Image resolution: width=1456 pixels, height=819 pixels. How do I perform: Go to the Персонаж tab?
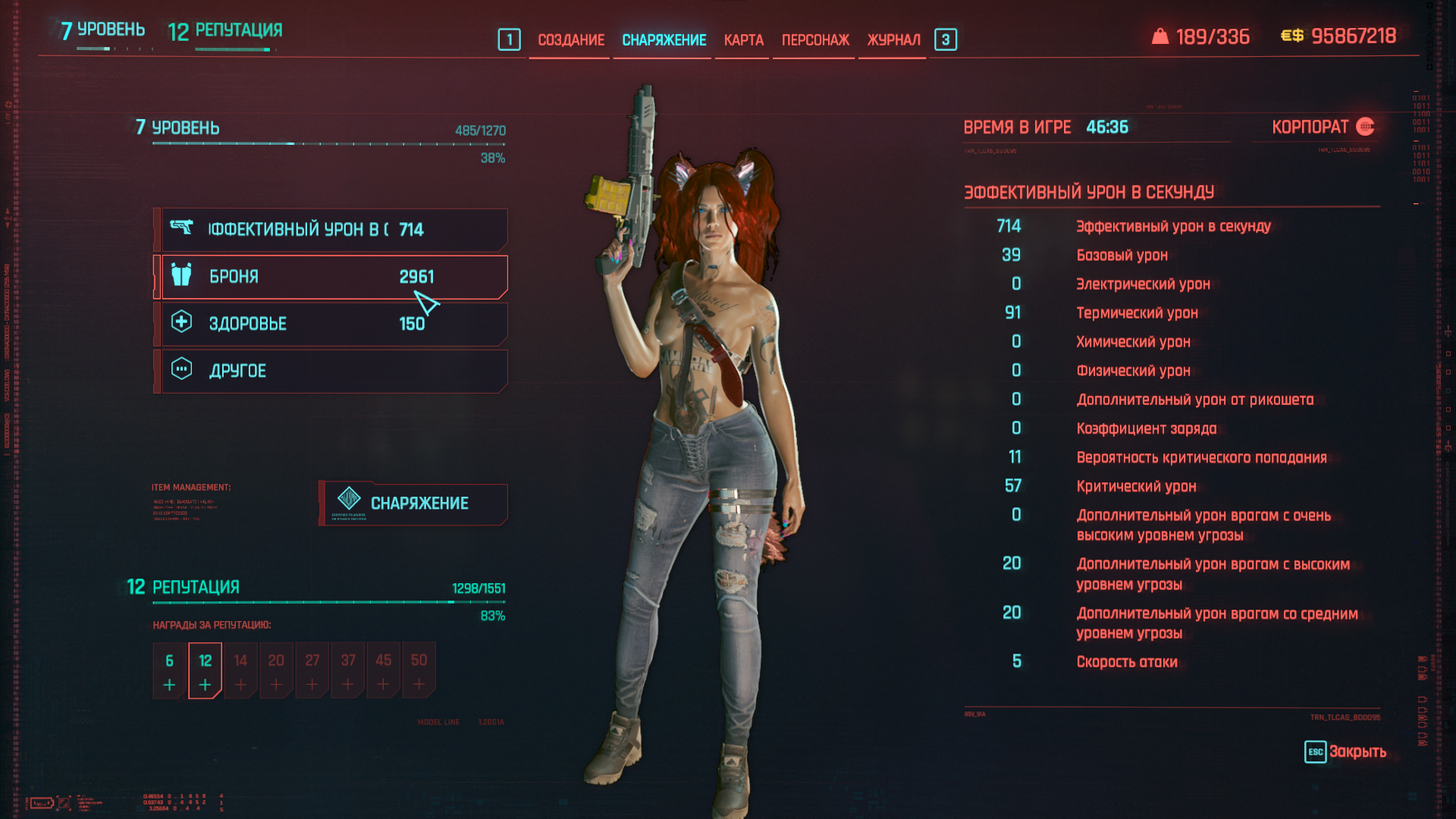point(815,40)
